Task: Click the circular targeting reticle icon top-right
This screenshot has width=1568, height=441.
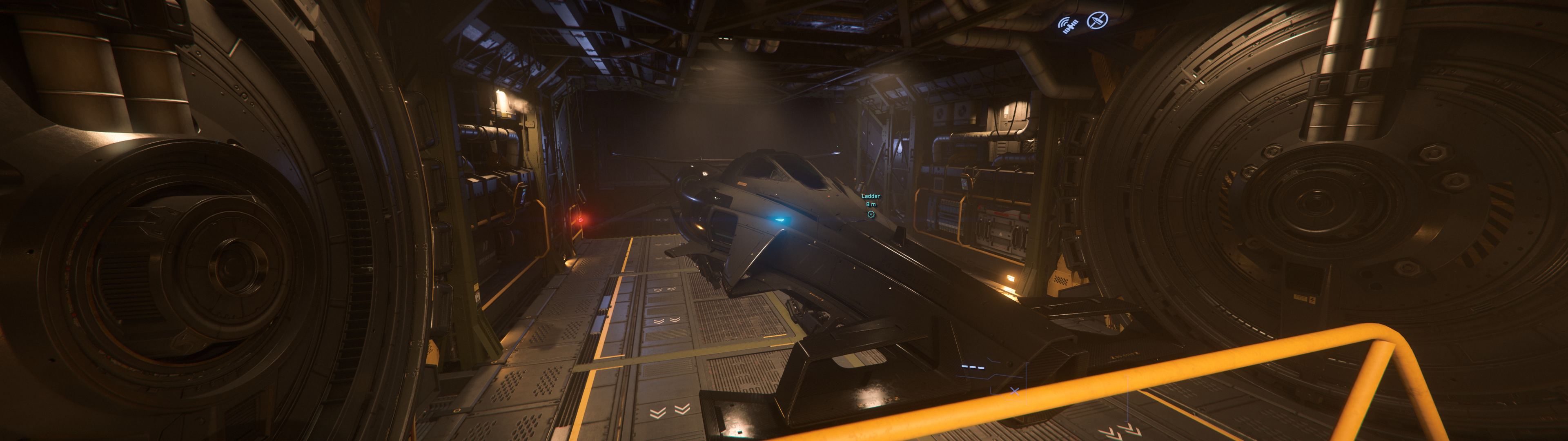Action: [x=1098, y=21]
